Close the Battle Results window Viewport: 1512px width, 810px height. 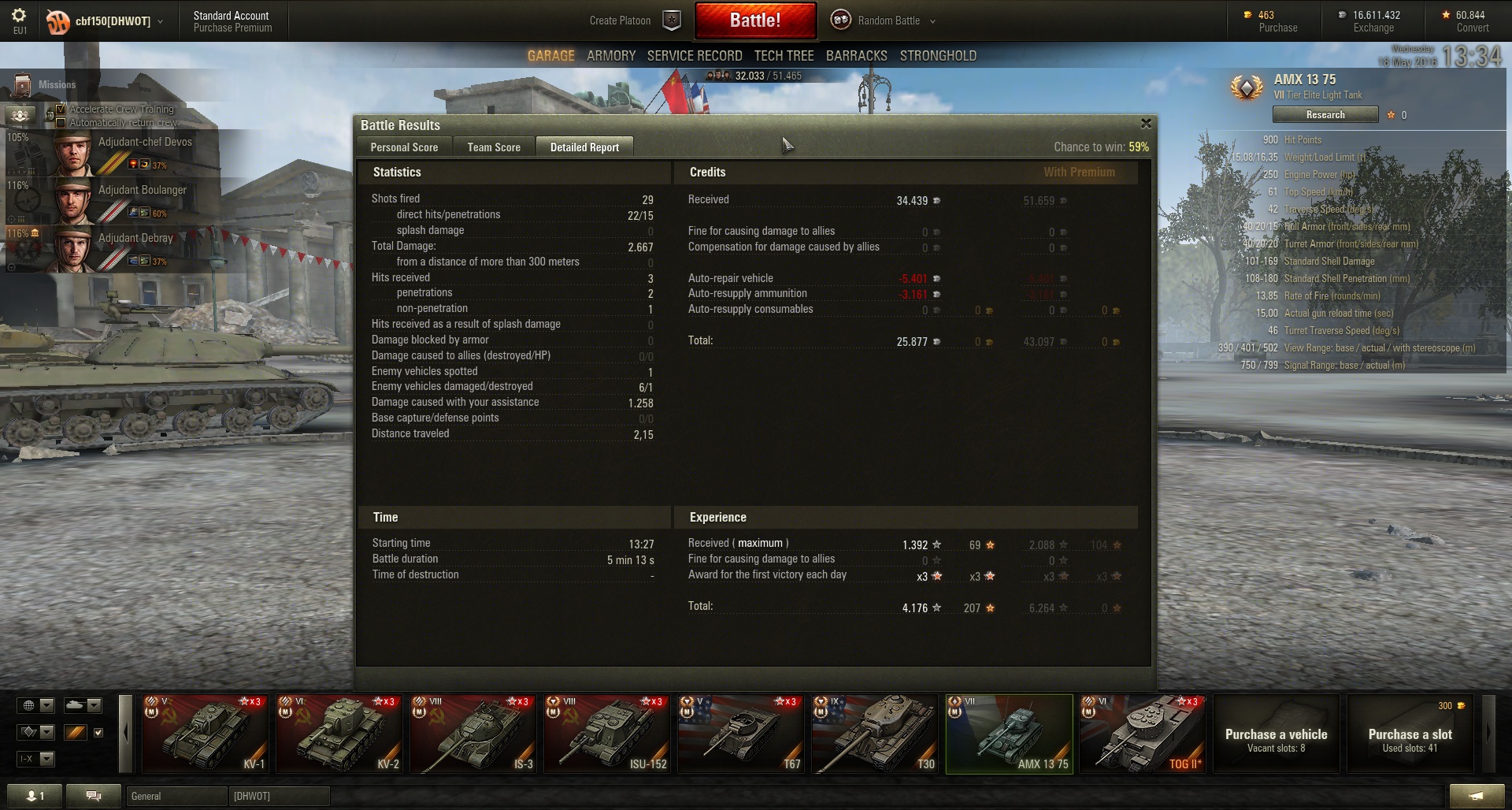[x=1146, y=124]
